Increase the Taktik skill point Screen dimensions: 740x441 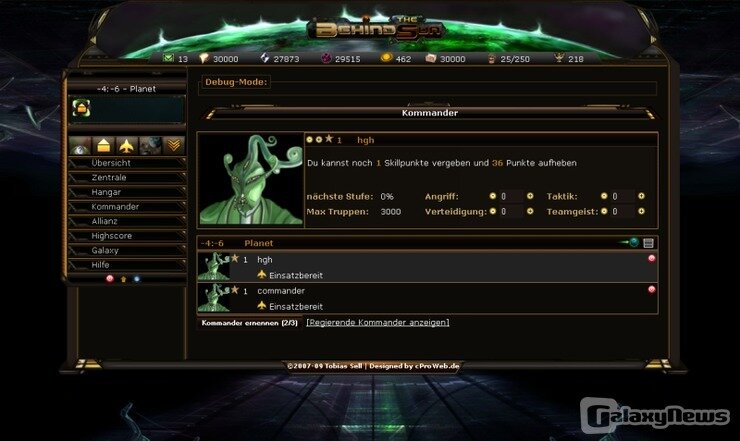641,197
